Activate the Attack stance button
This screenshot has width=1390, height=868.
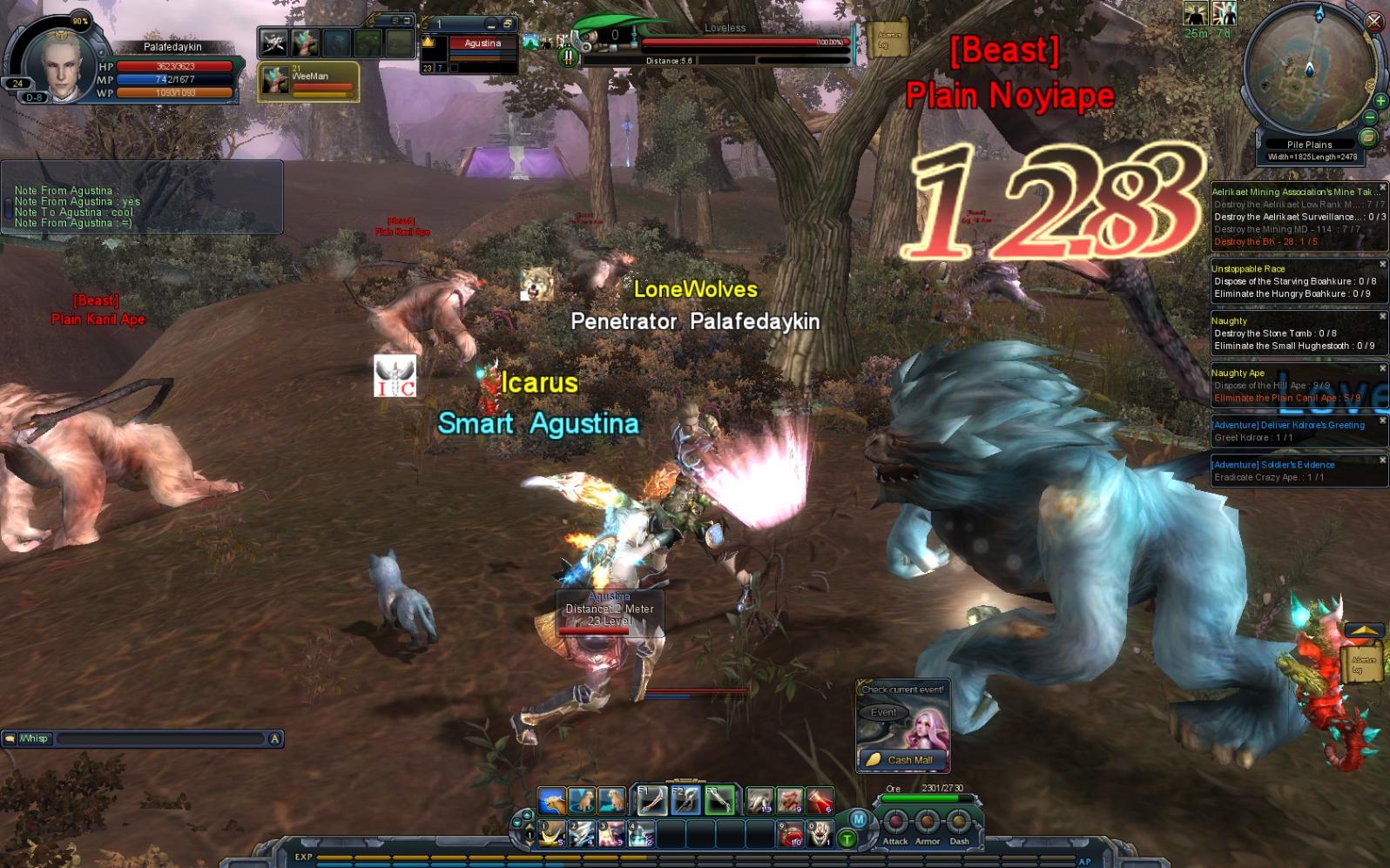pyautogui.click(x=895, y=822)
